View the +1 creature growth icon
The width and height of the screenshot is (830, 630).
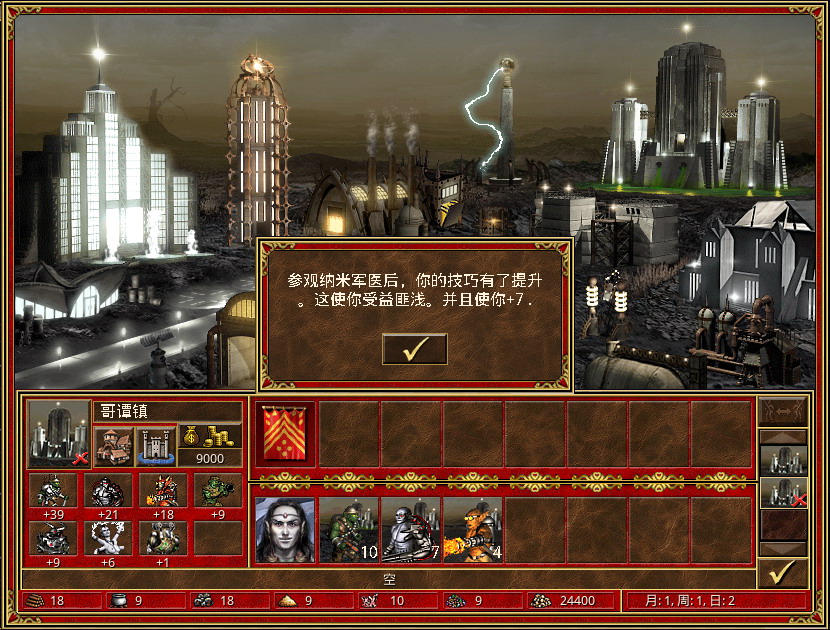click(162, 537)
